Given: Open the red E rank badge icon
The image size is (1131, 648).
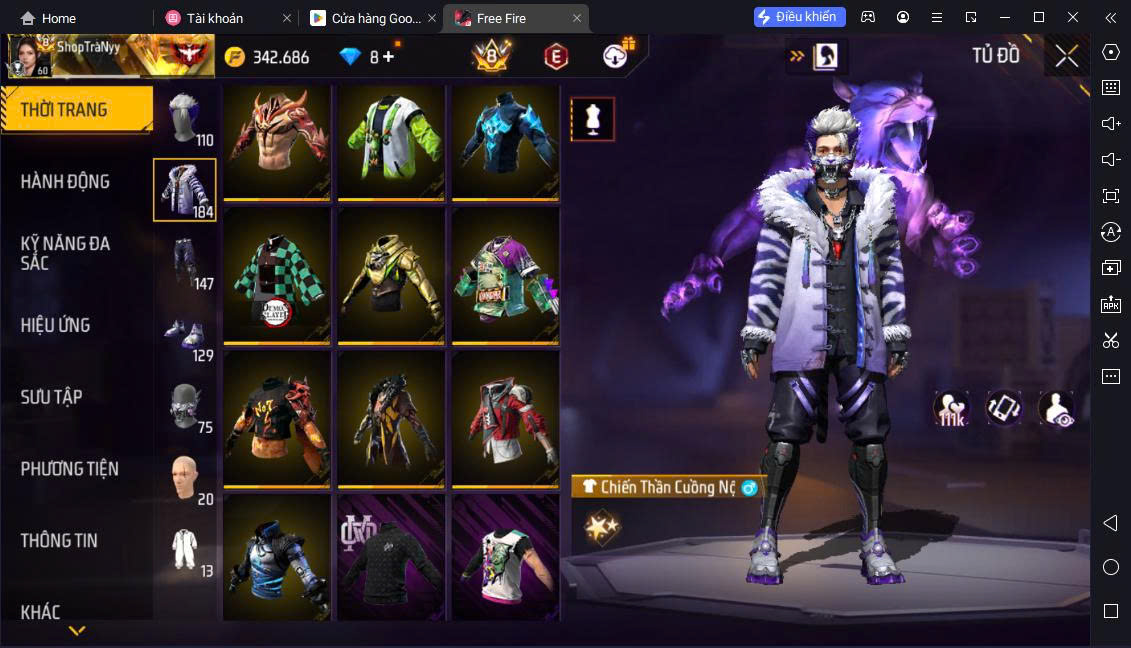Looking at the screenshot, I should coord(556,57).
